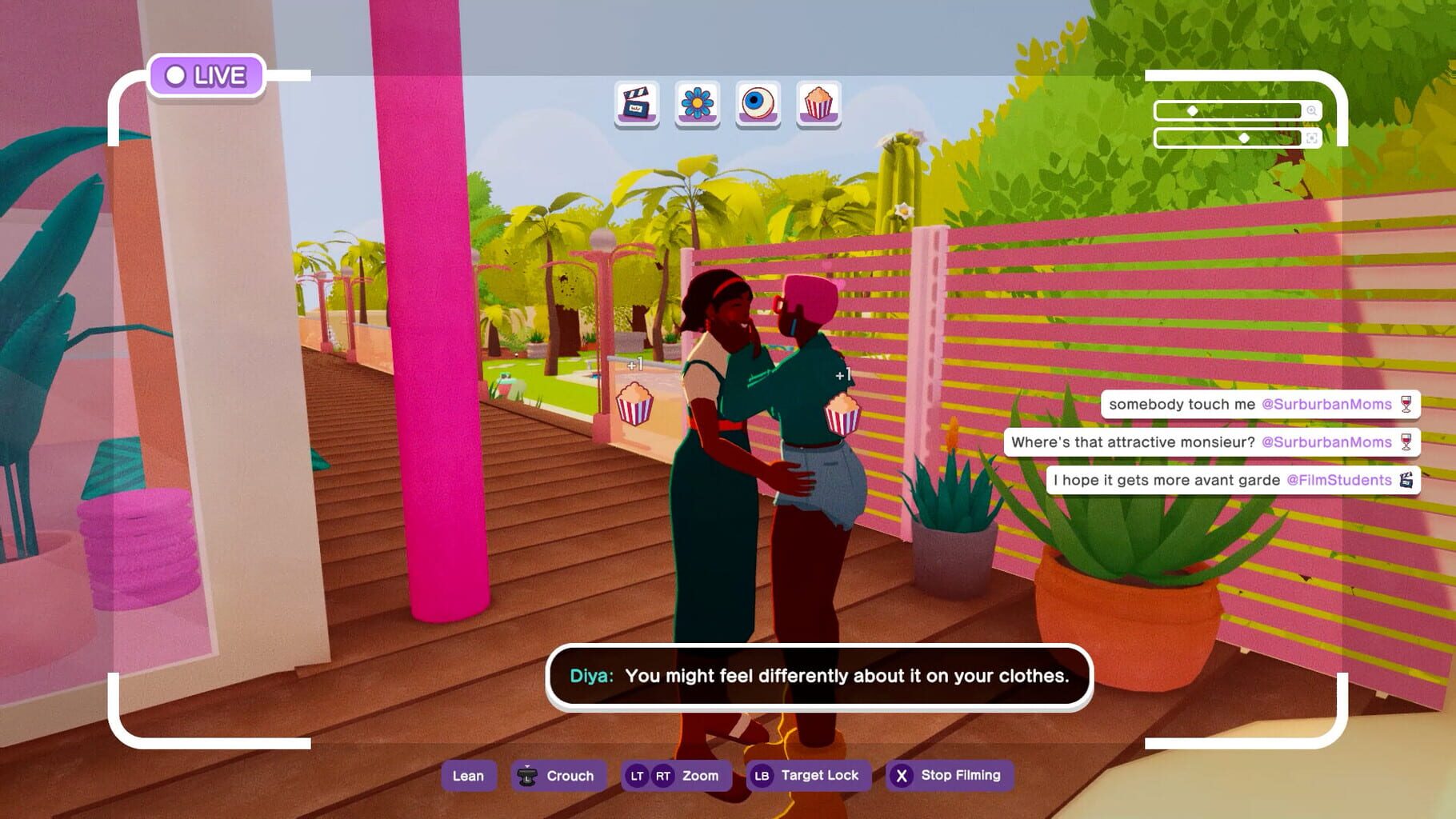The height and width of the screenshot is (819, 1456).
Task: Select the popcorn reaction icon
Action: pos(818,104)
